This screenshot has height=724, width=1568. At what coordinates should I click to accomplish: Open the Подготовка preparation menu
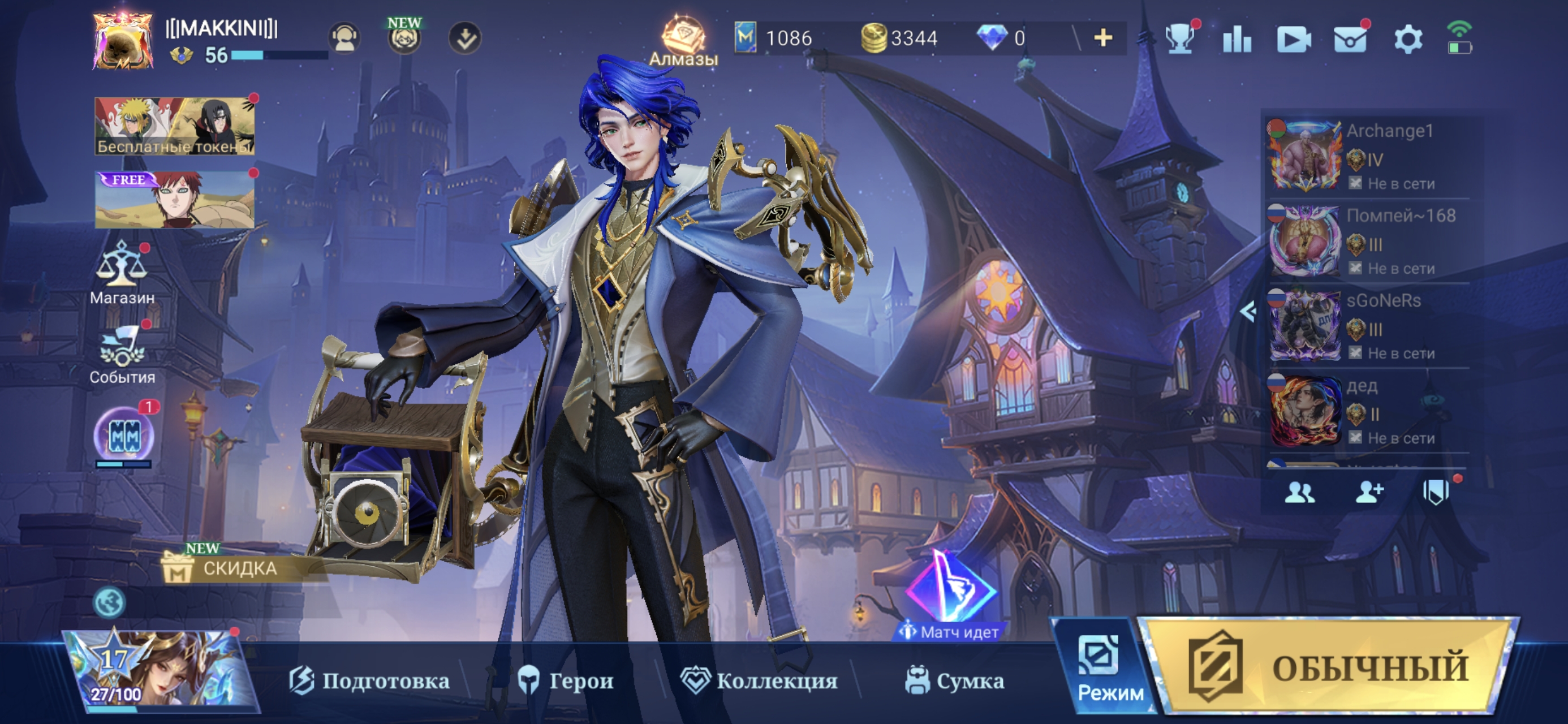pyautogui.click(x=369, y=680)
